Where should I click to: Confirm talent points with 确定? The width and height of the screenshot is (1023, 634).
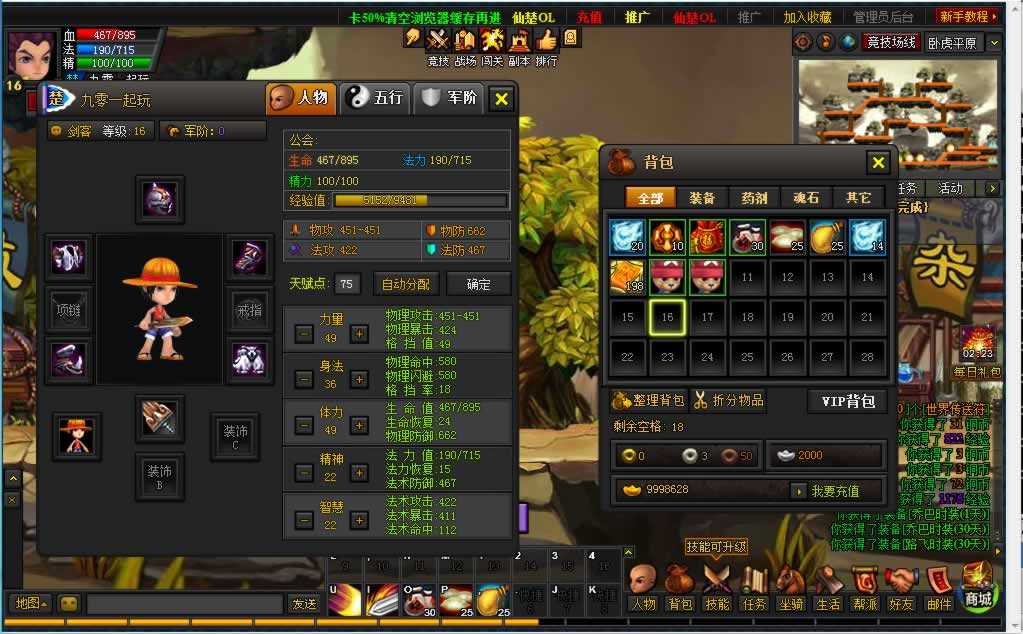click(479, 284)
